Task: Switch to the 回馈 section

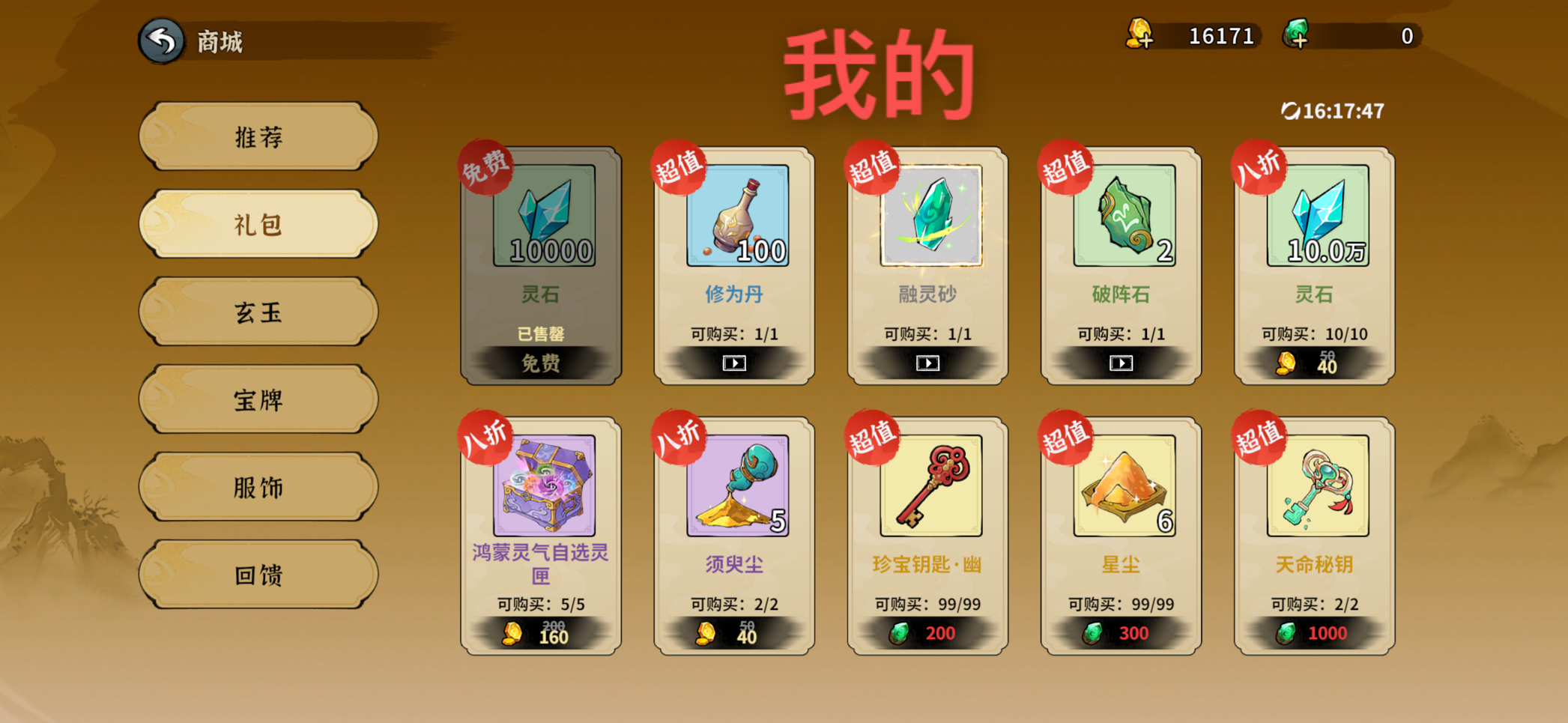Action: coord(258,575)
